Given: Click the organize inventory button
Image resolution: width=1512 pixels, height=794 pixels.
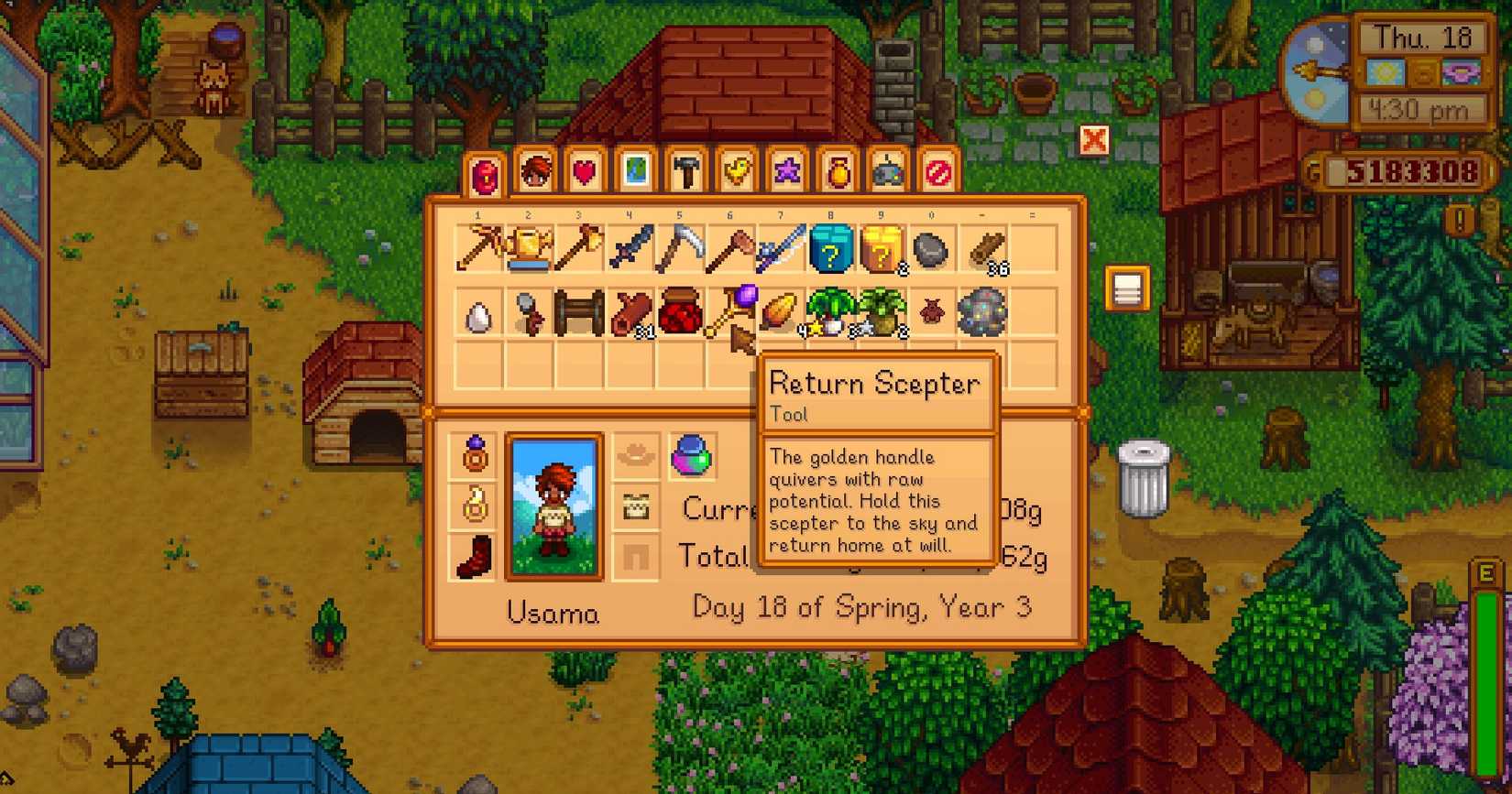Looking at the screenshot, I should (1128, 285).
